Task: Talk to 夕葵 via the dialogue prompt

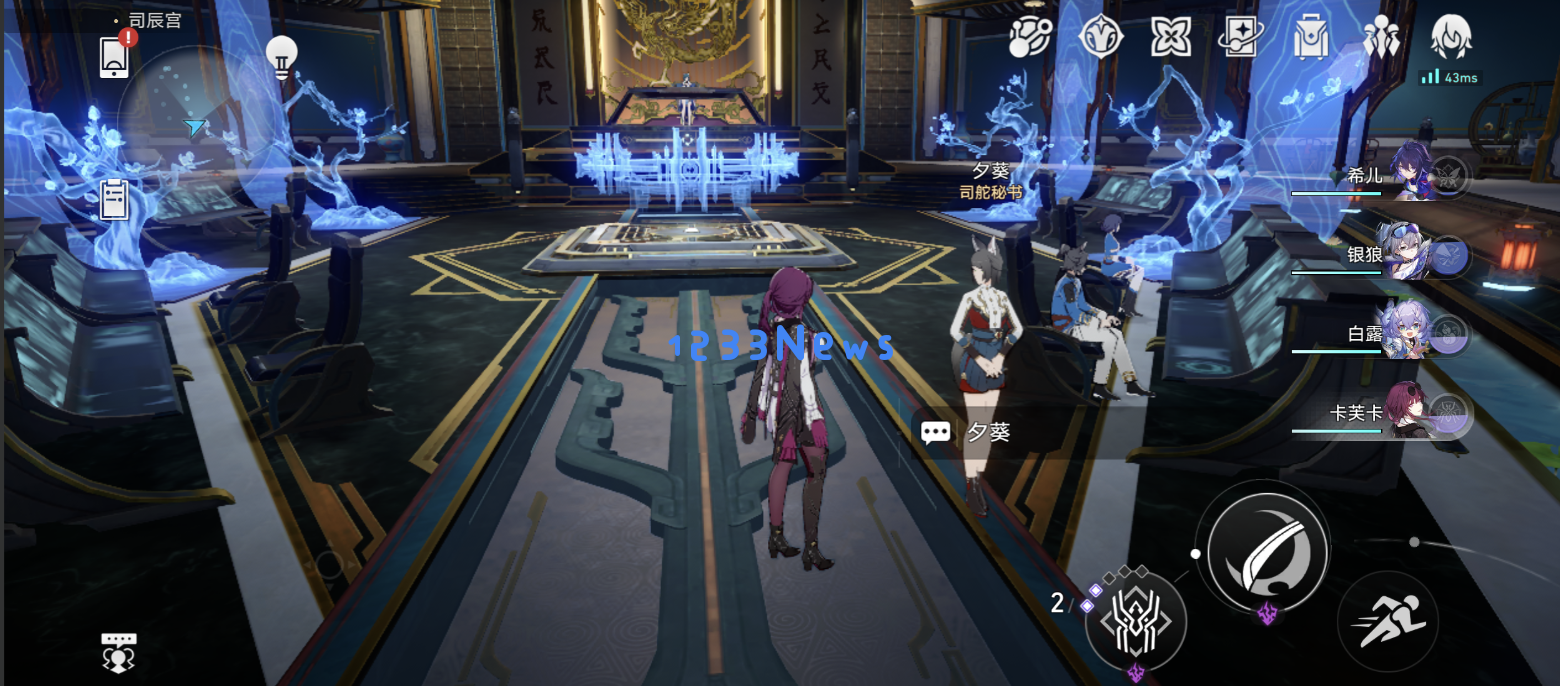Action: click(x=1010, y=432)
